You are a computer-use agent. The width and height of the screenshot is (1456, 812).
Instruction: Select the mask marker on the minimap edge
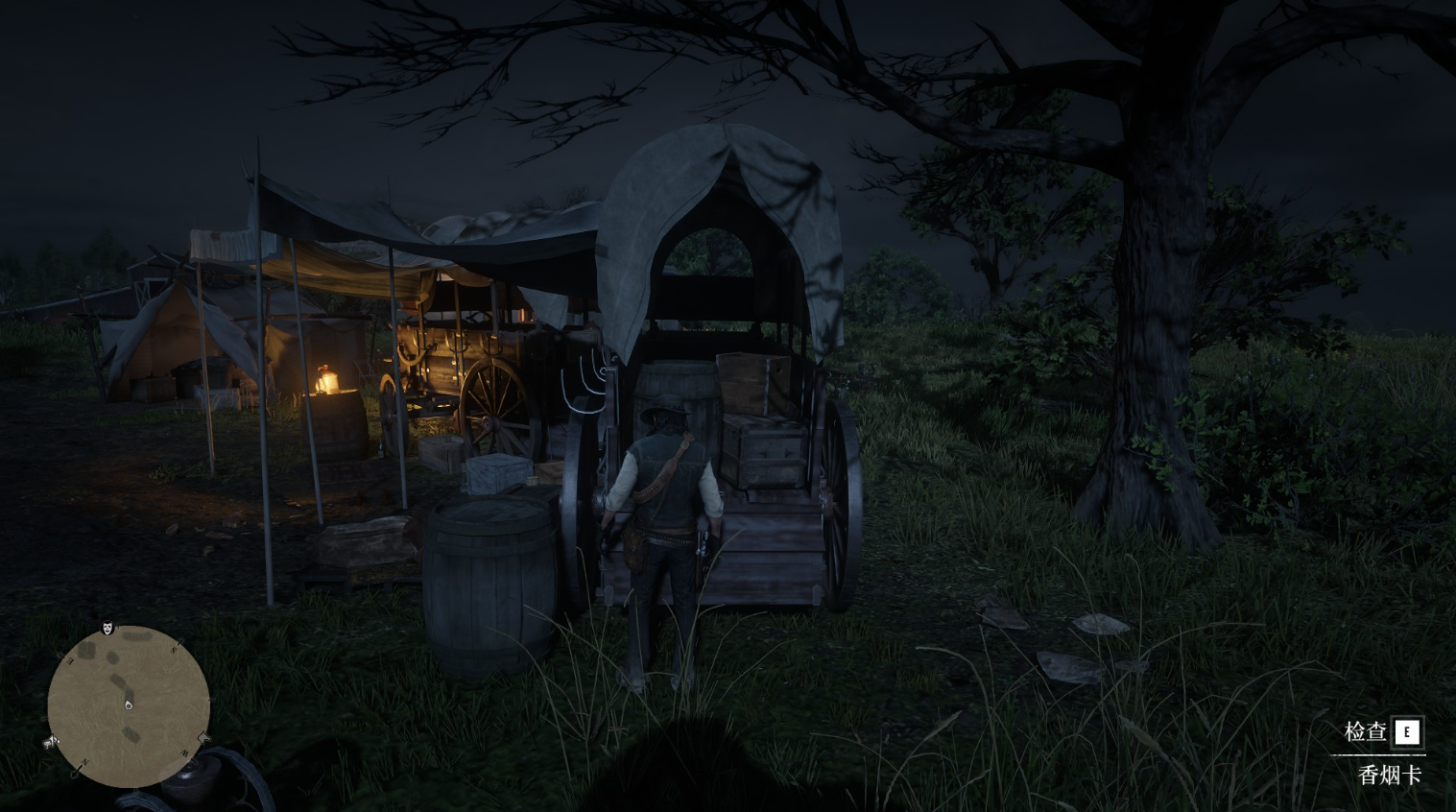click(108, 629)
